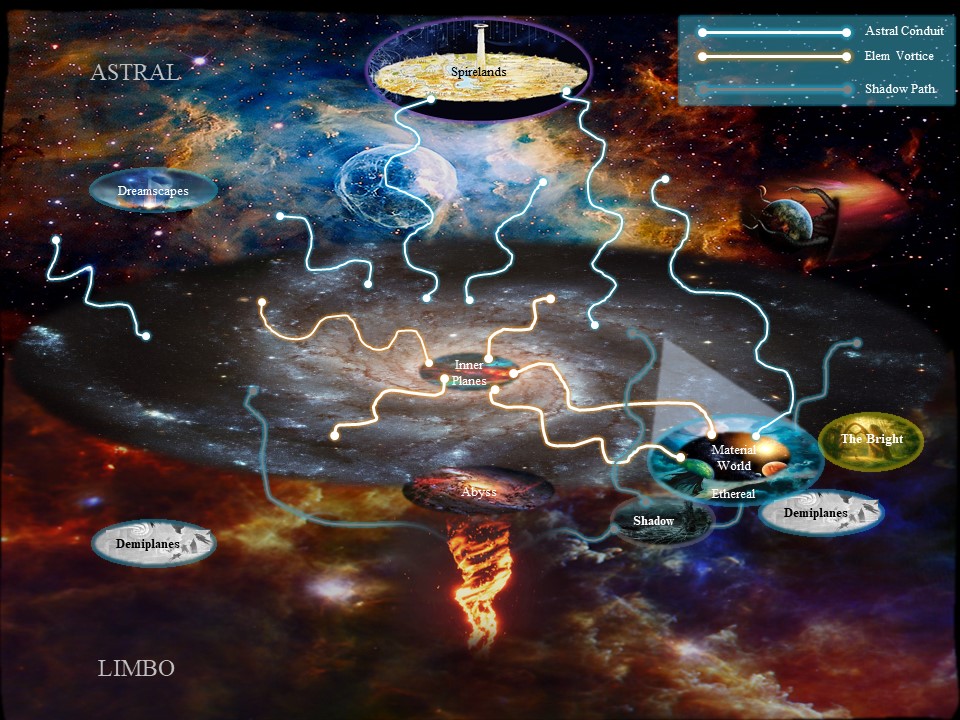Click the Astral Conduit legend entry
This screenshot has width=960, height=720.
click(904, 31)
